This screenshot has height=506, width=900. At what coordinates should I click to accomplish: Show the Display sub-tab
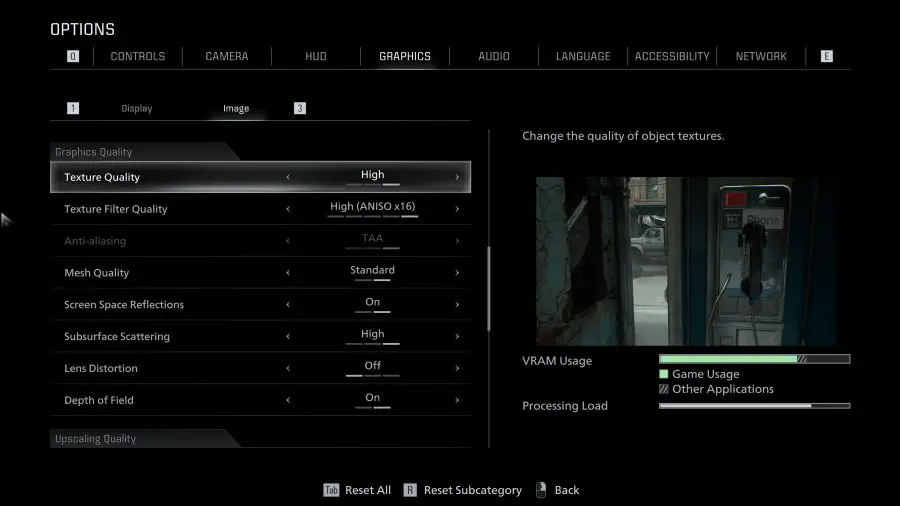click(x=137, y=108)
